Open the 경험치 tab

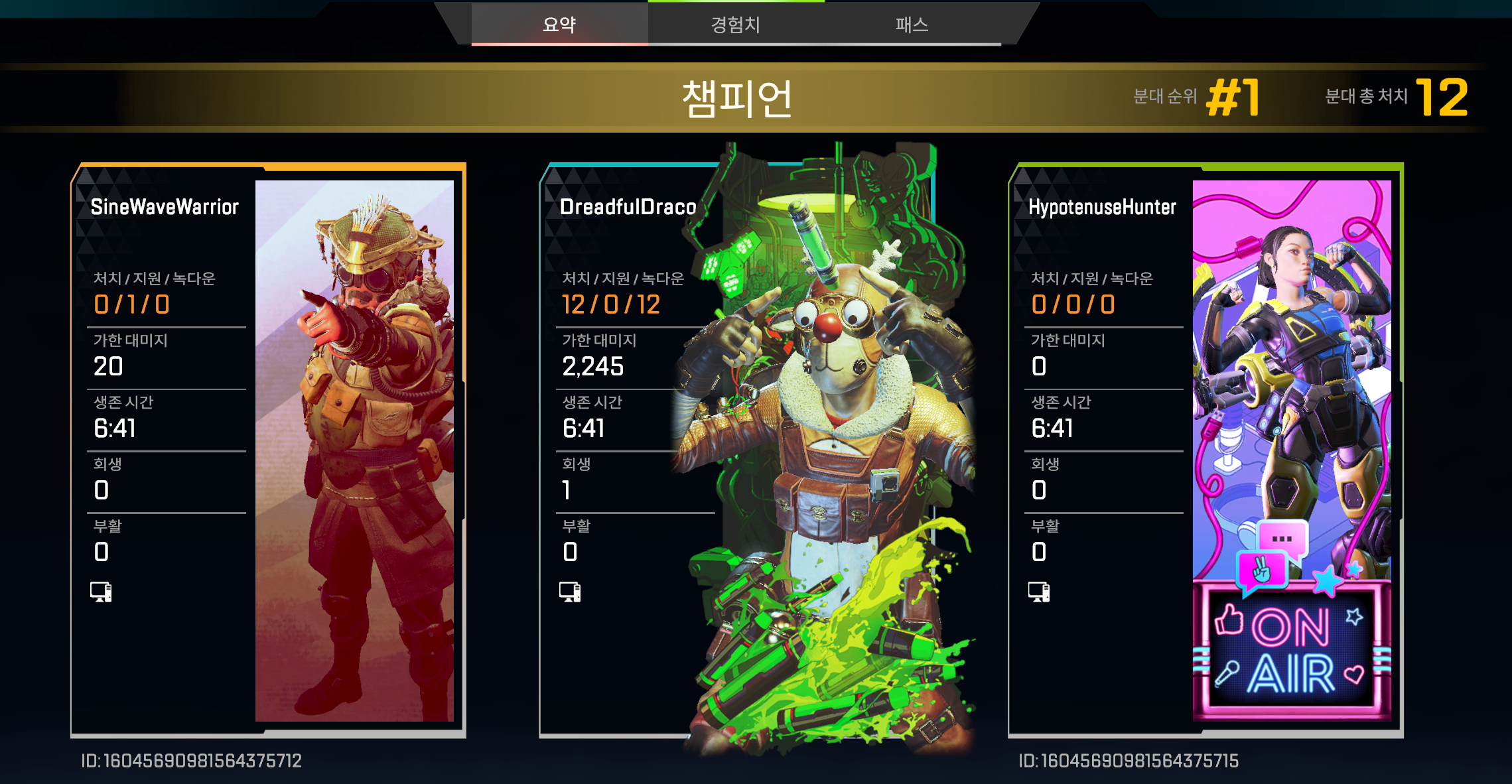click(735, 25)
